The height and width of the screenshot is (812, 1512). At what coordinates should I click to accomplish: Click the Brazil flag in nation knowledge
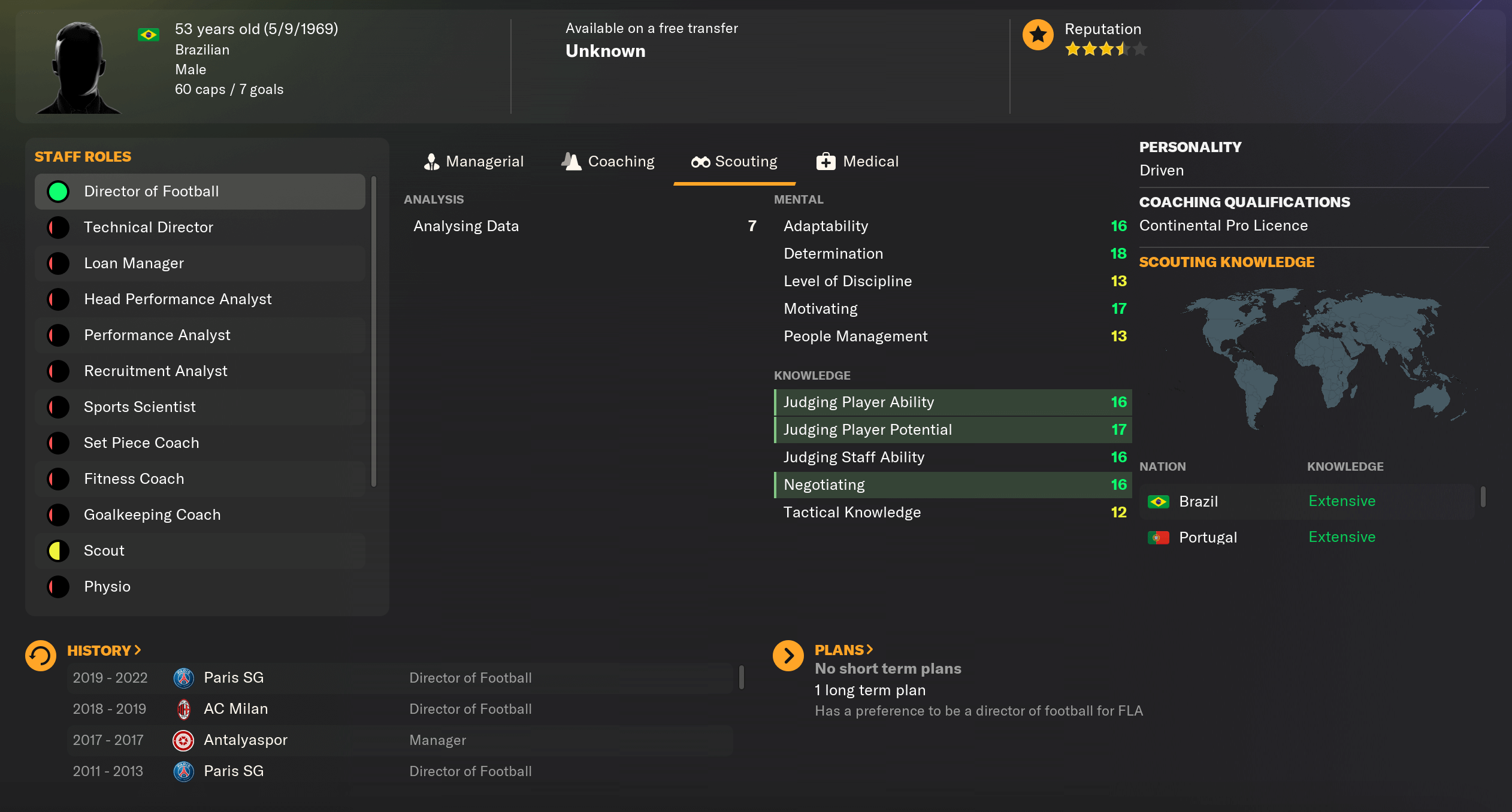coord(1159,502)
